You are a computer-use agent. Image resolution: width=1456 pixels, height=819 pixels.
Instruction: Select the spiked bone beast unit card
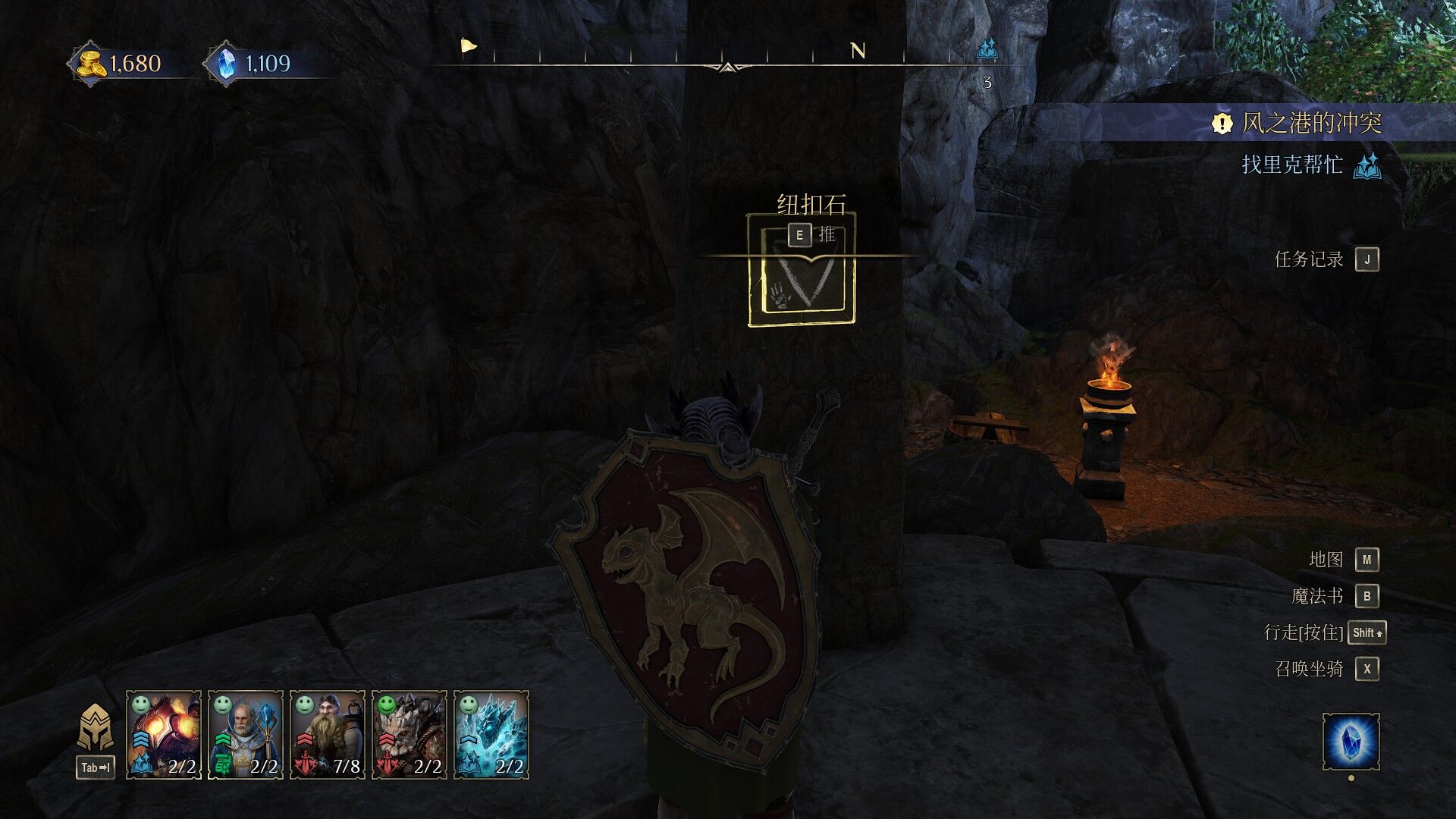click(x=409, y=734)
